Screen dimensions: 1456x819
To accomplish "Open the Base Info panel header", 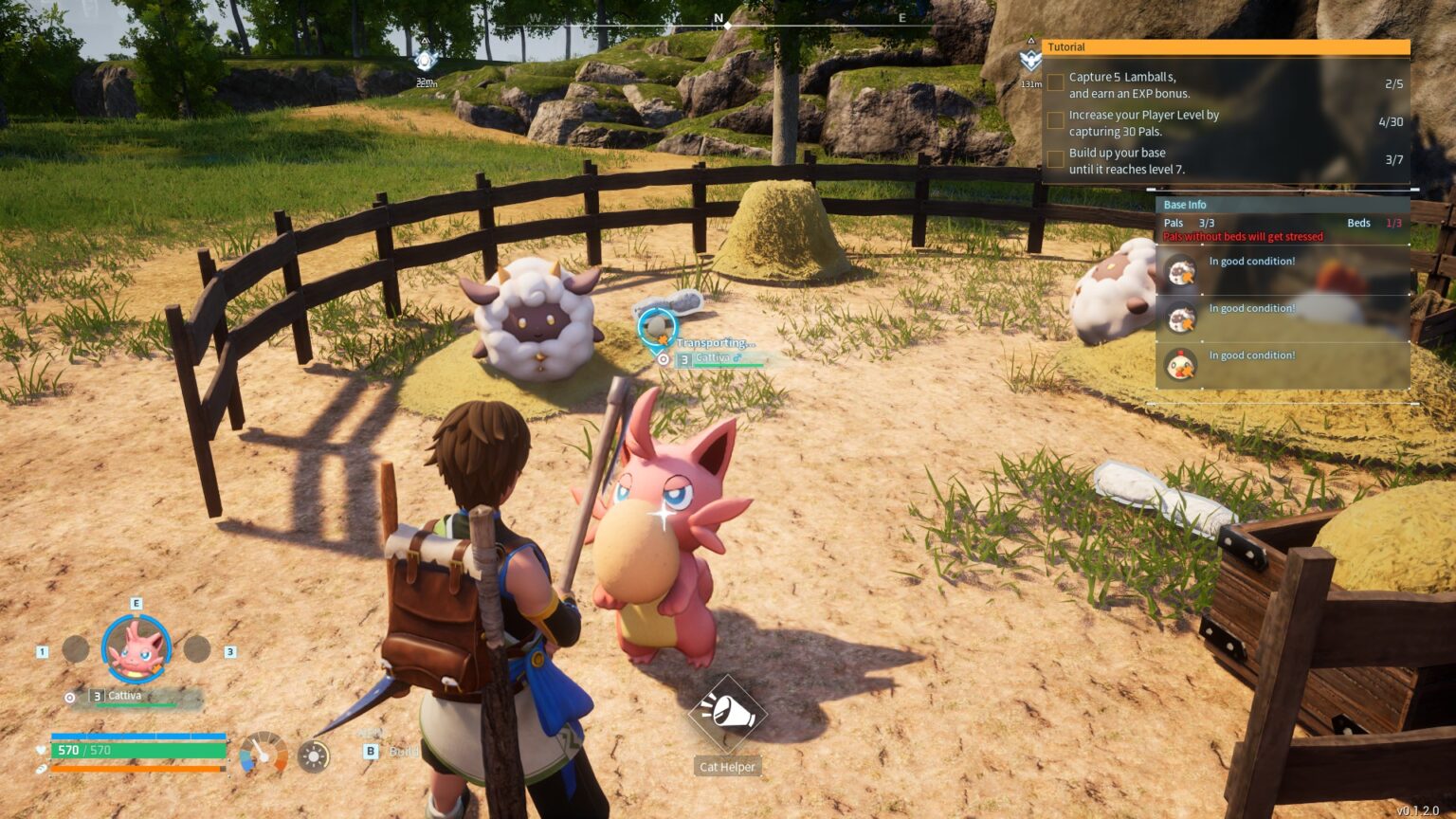I will 1282,205.
